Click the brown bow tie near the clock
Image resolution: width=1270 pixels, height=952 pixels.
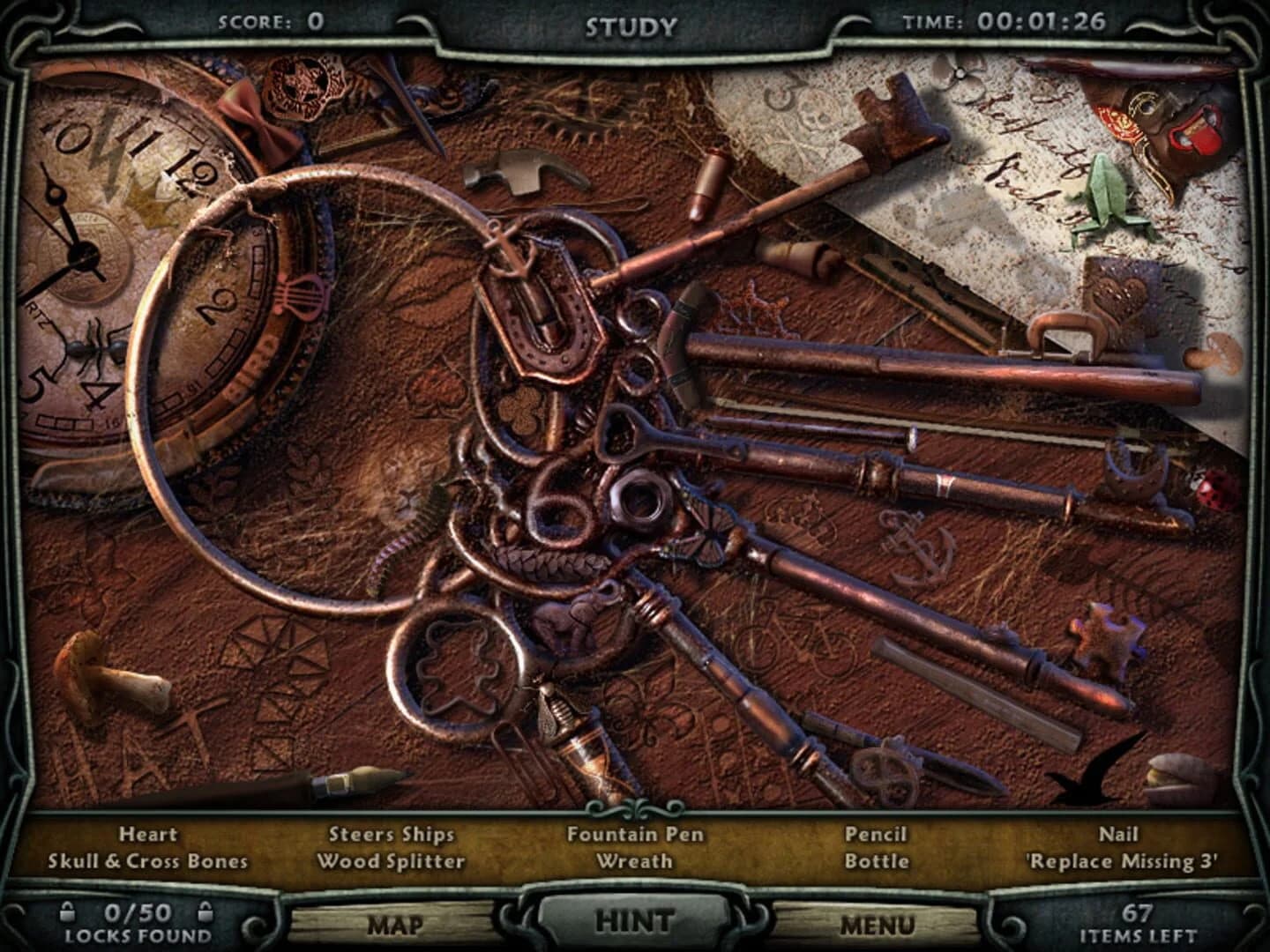(x=260, y=119)
